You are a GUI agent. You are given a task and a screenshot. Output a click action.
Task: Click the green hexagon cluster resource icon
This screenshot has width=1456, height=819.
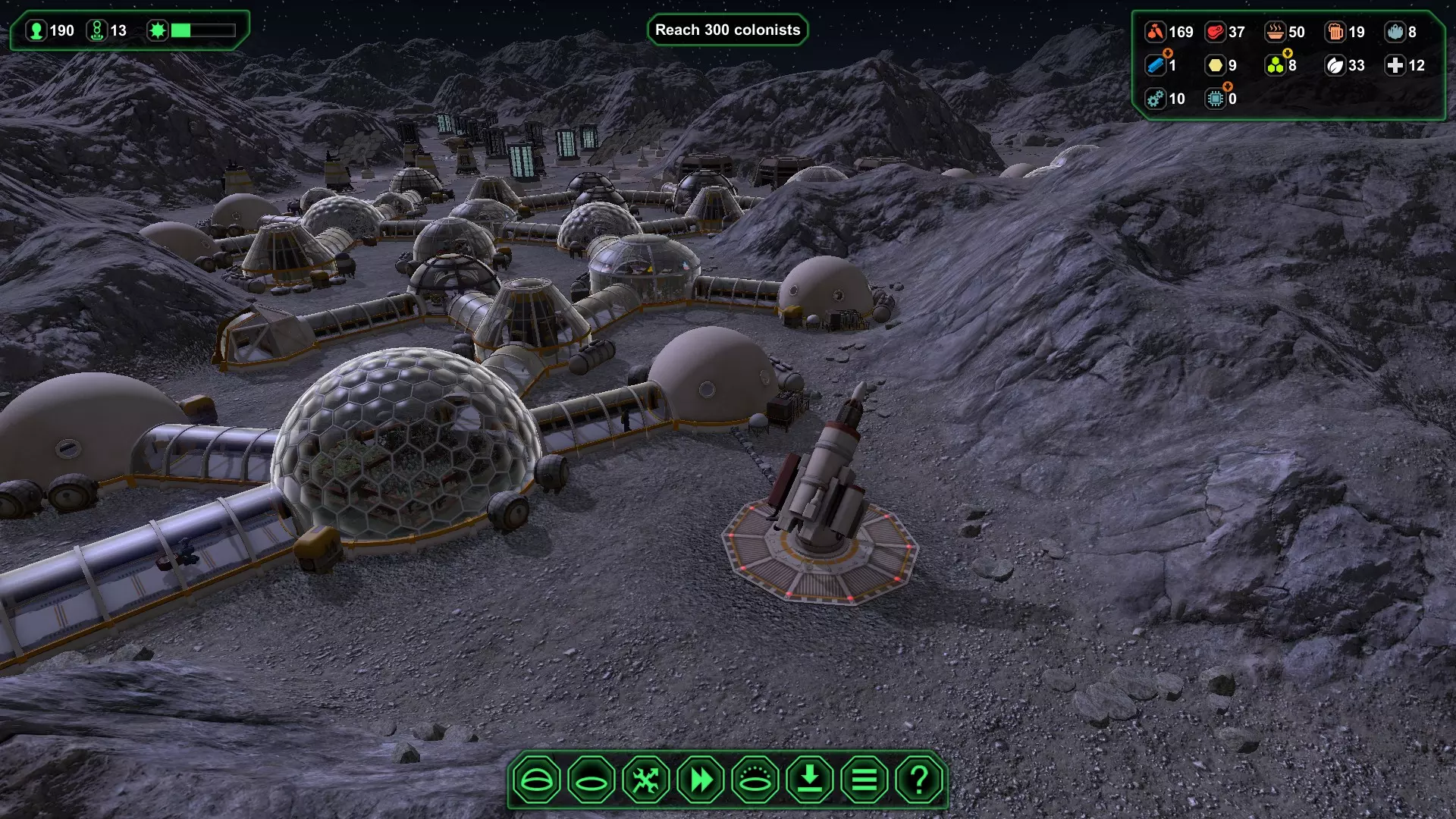point(1275,65)
